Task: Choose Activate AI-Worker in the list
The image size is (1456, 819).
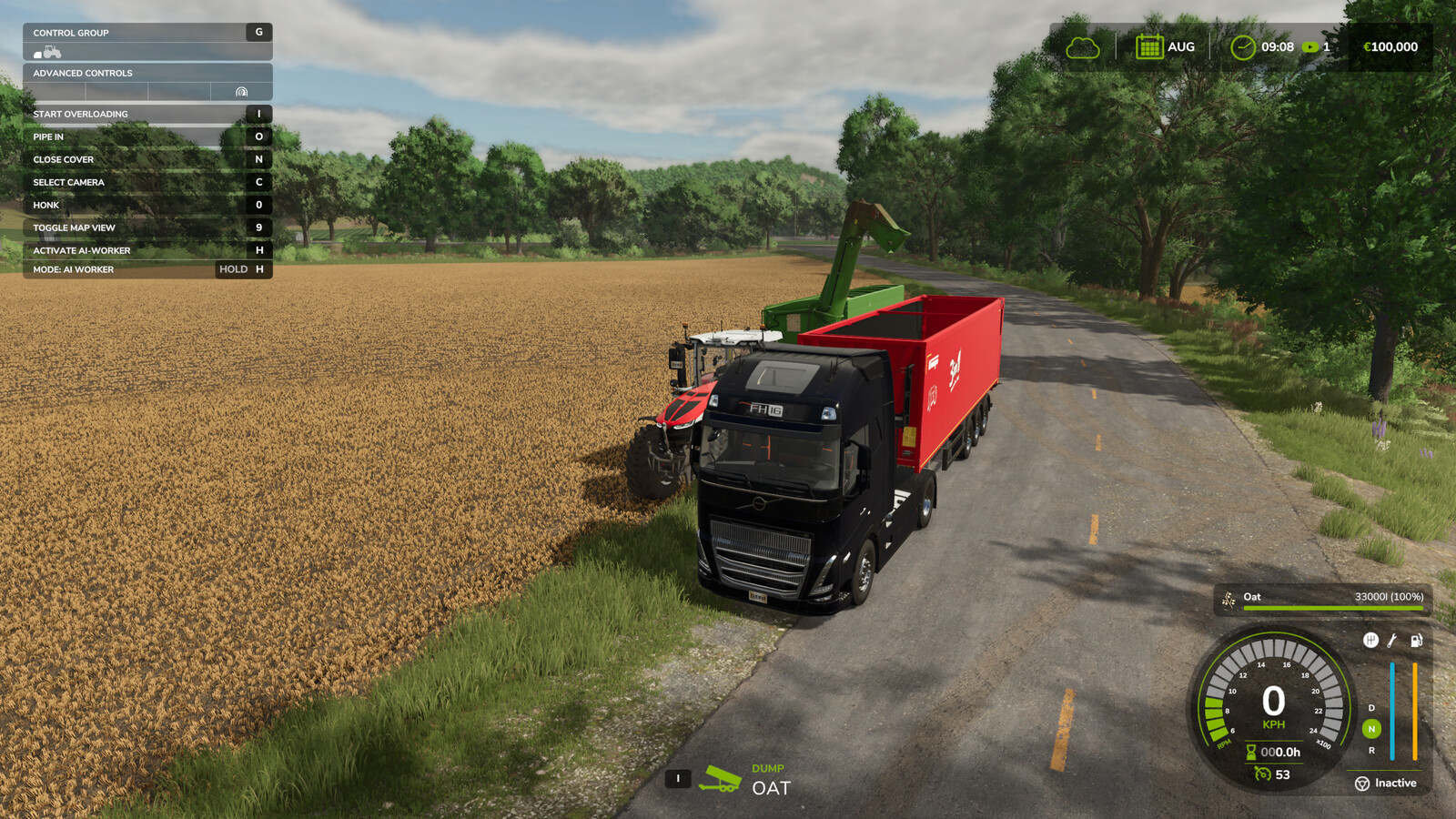Action: point(146,250)
